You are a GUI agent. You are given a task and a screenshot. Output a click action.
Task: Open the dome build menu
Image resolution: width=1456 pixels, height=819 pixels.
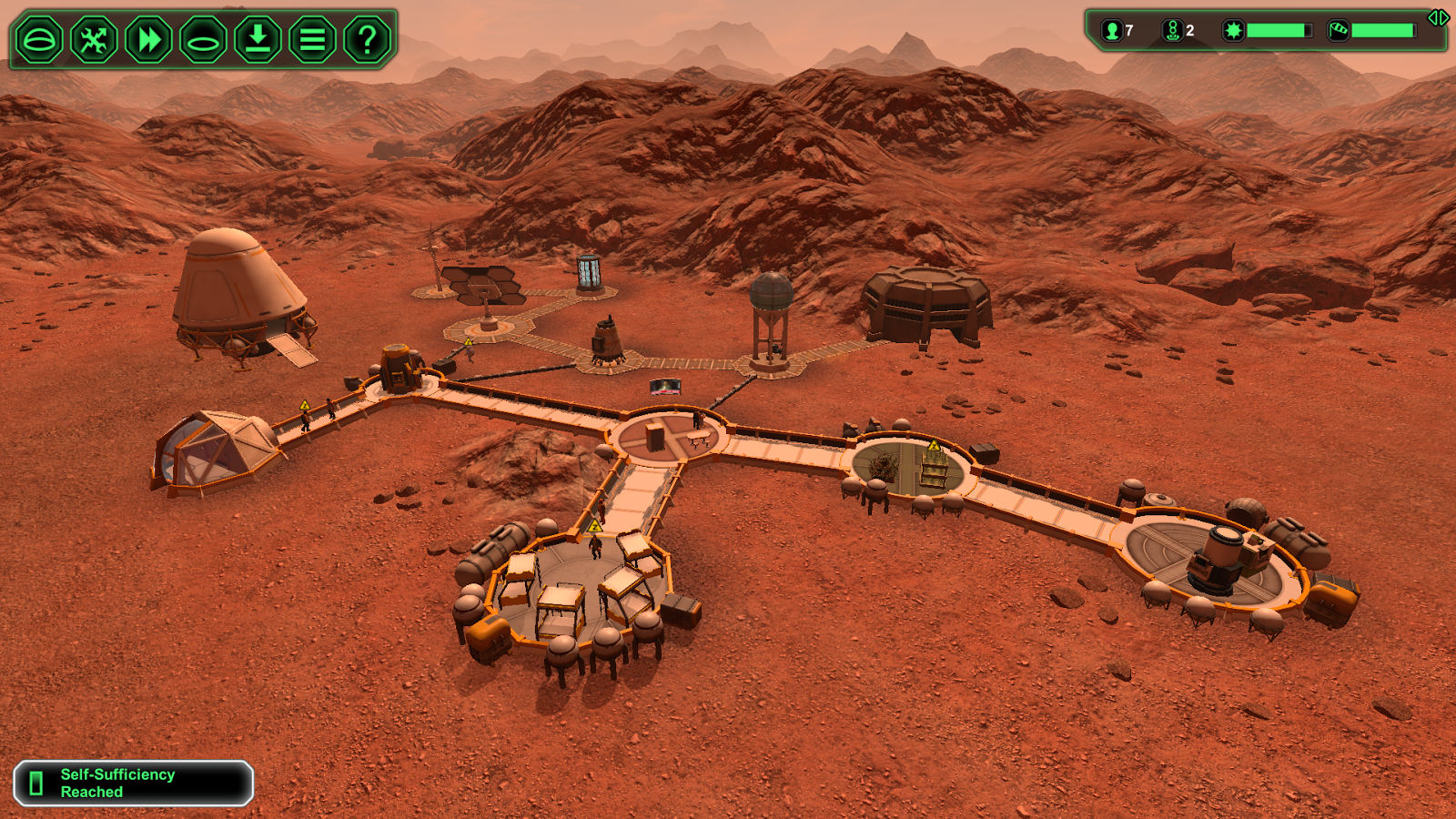[x=39, y=40]
